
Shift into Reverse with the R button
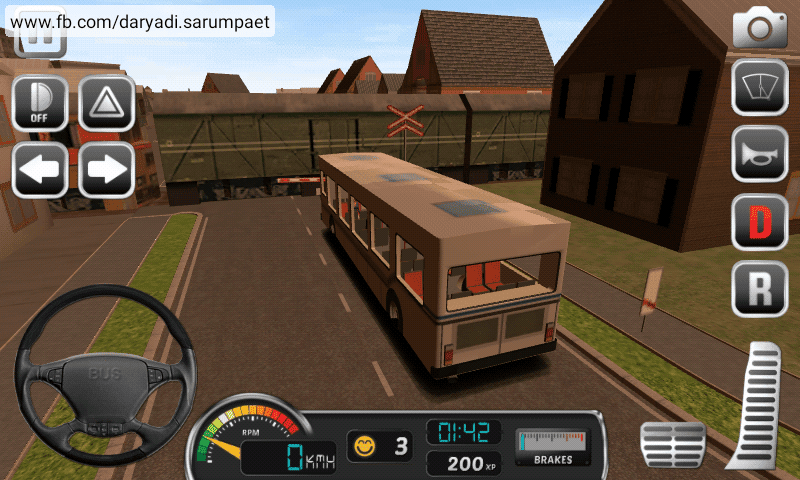760,289
